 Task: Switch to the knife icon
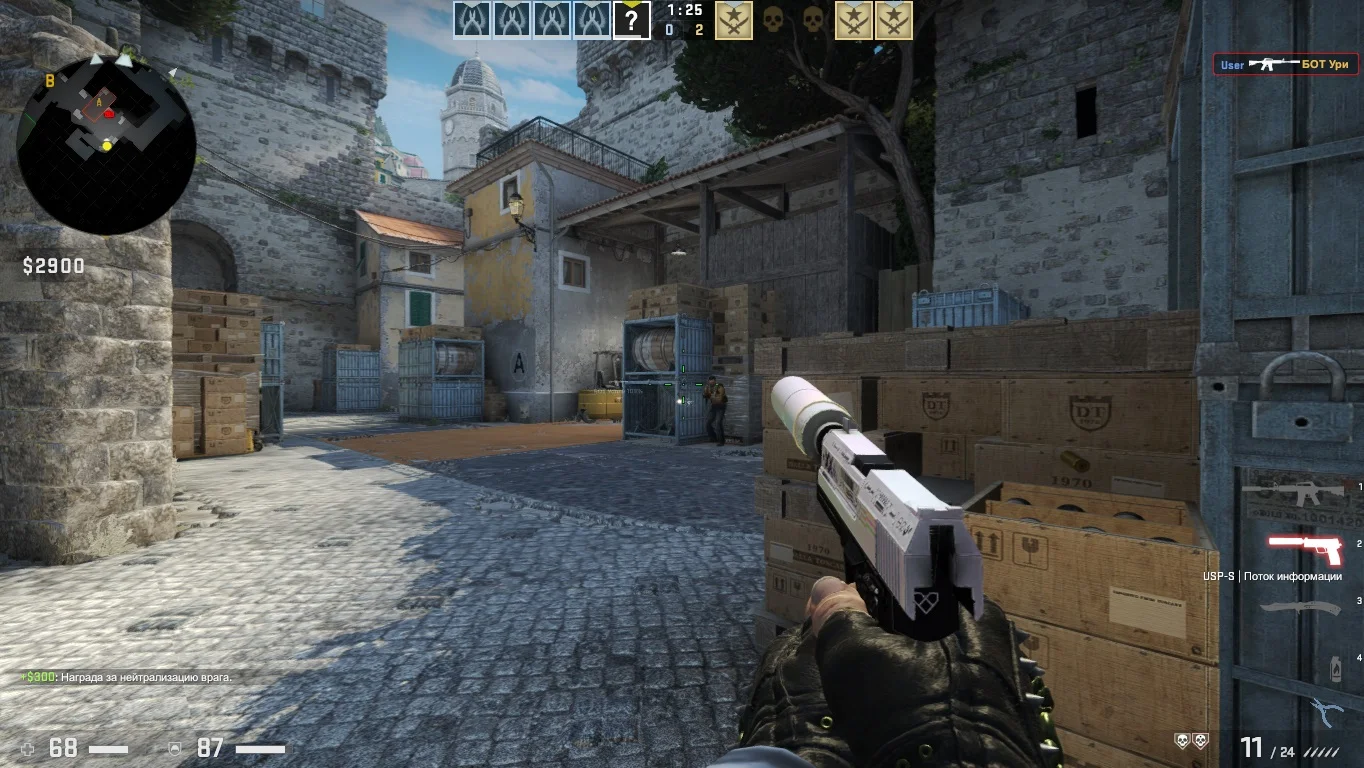click(x=1299, y=607)
